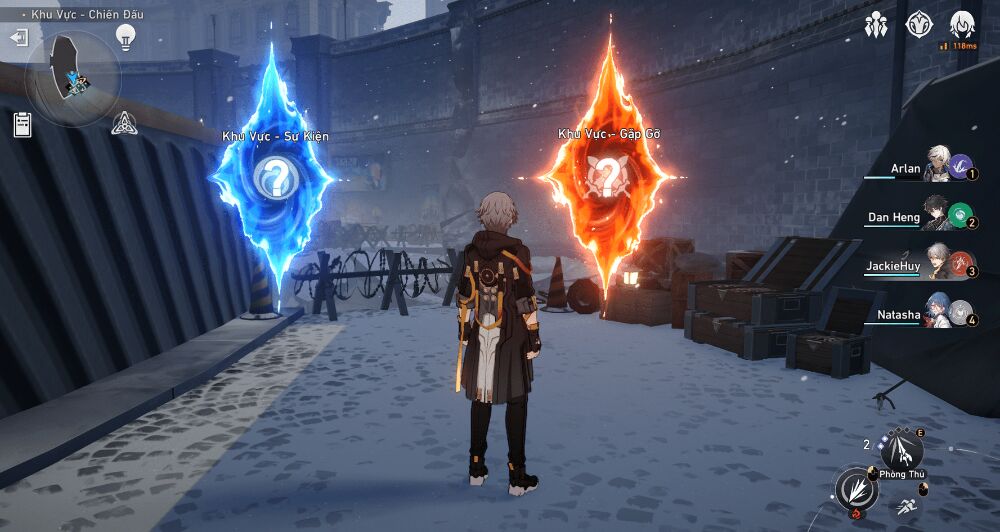Open the circular minimap
Image resolution: width=1000 pixels, height=532 pixels.
pyautogui.click(x=72, y=79)
